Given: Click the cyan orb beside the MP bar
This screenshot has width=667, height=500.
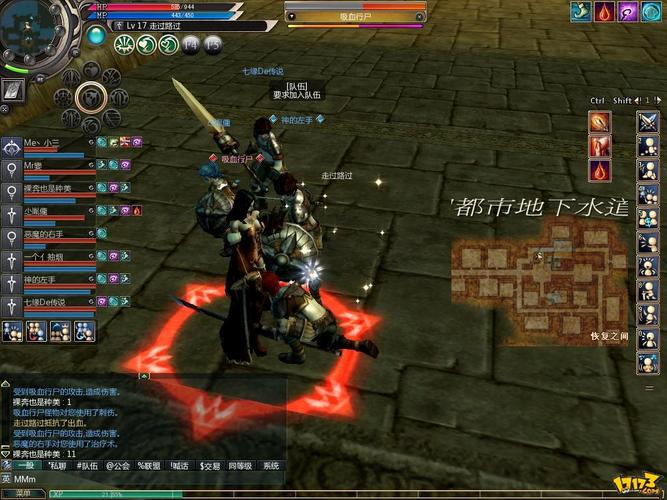Looking at the screenshot, I should [x=95, y=34].
